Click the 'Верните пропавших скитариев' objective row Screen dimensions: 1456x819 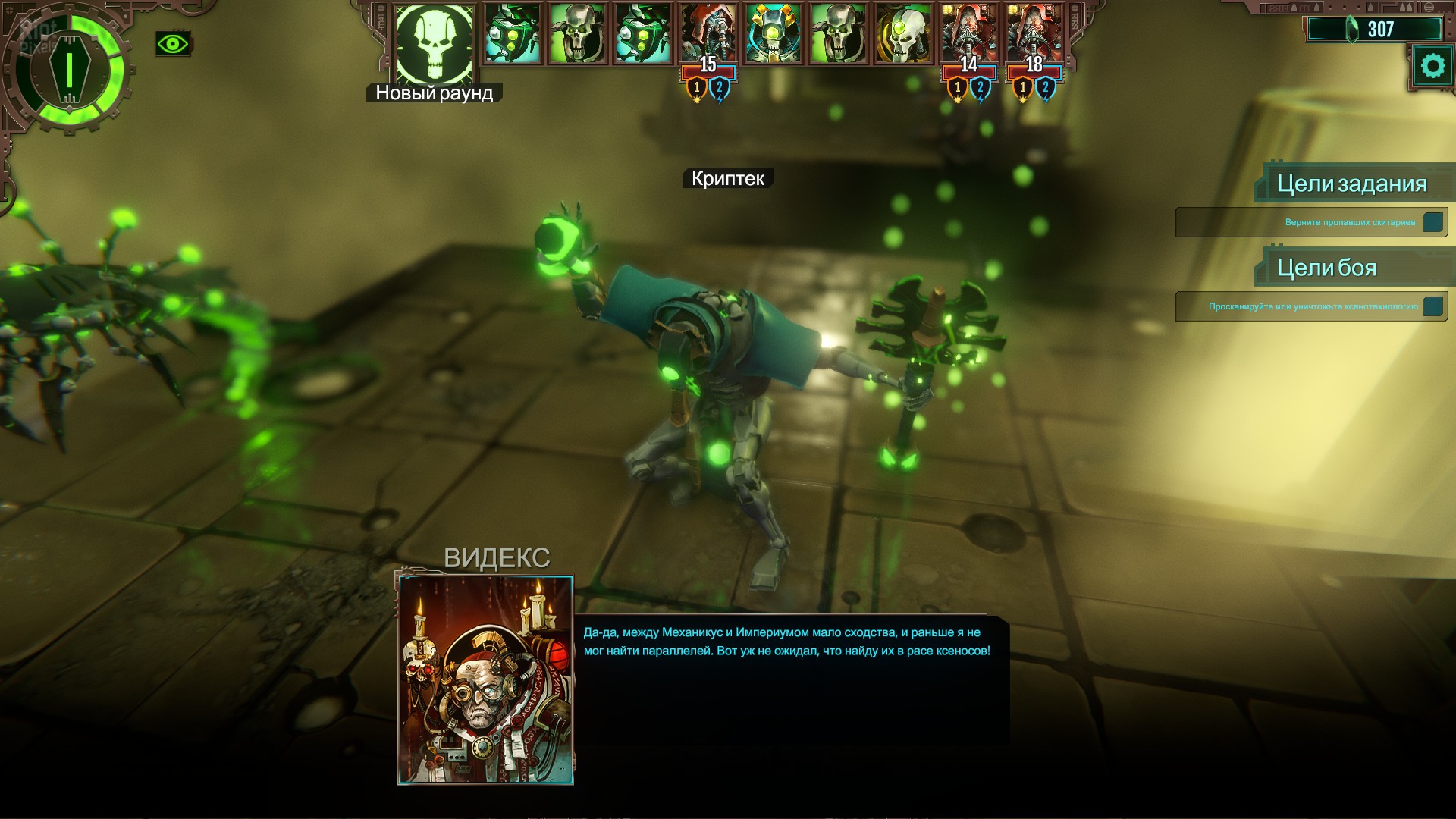tap(1310, 223)
